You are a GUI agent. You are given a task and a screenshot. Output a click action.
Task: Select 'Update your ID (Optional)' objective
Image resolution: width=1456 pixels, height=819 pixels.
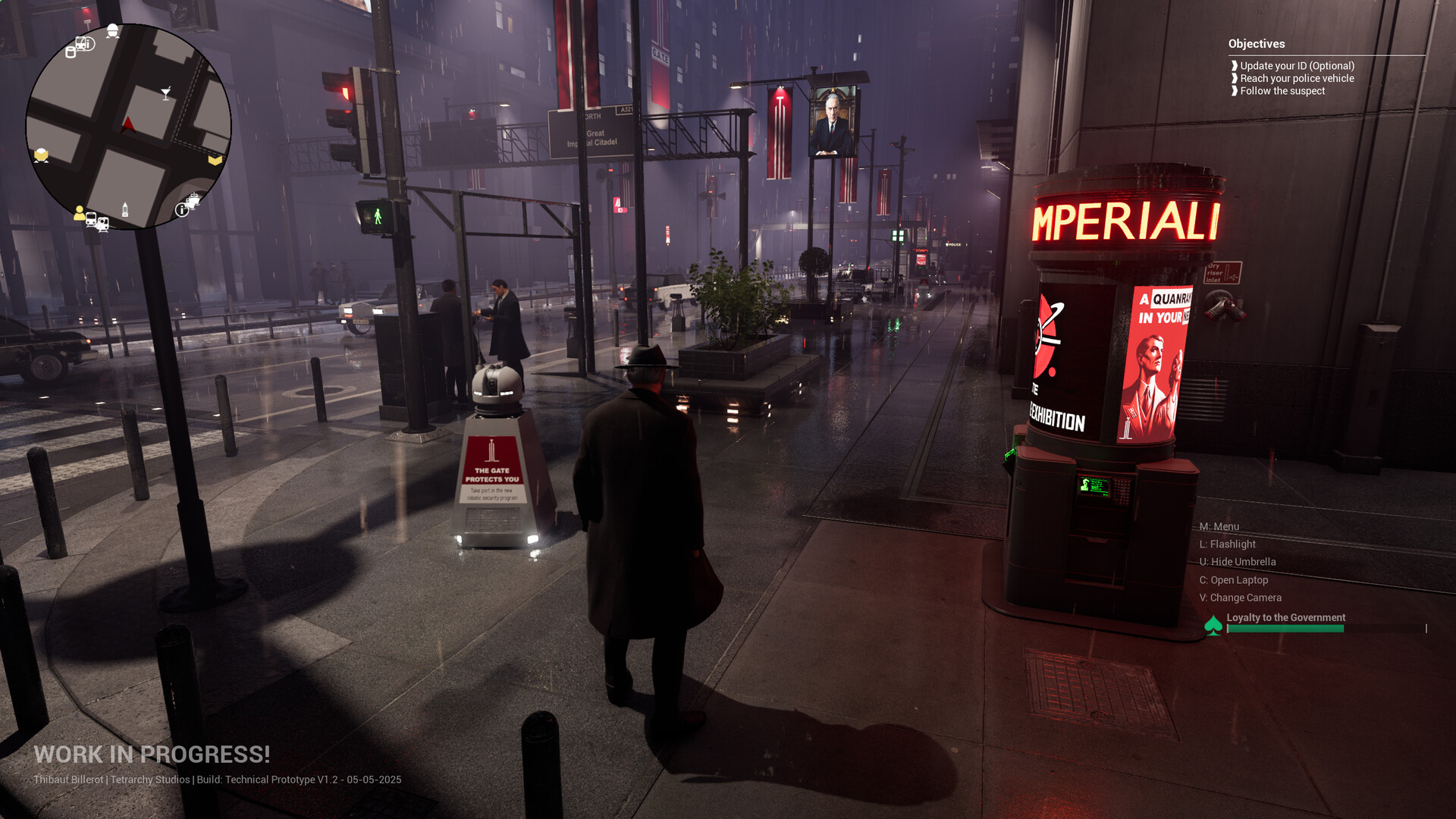click(x=1297, y=66)
